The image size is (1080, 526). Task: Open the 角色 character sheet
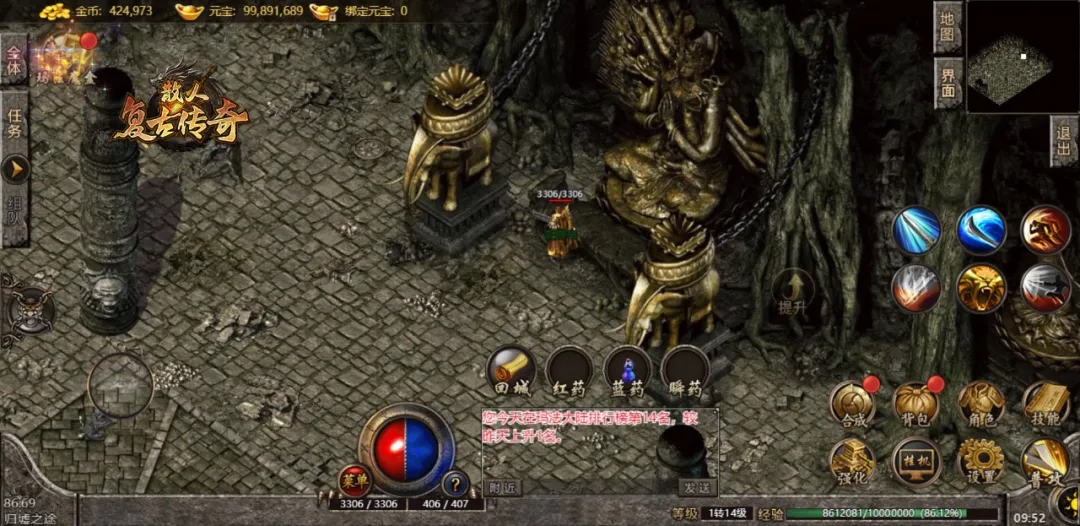pyautogui.click(x=980, y=402)
